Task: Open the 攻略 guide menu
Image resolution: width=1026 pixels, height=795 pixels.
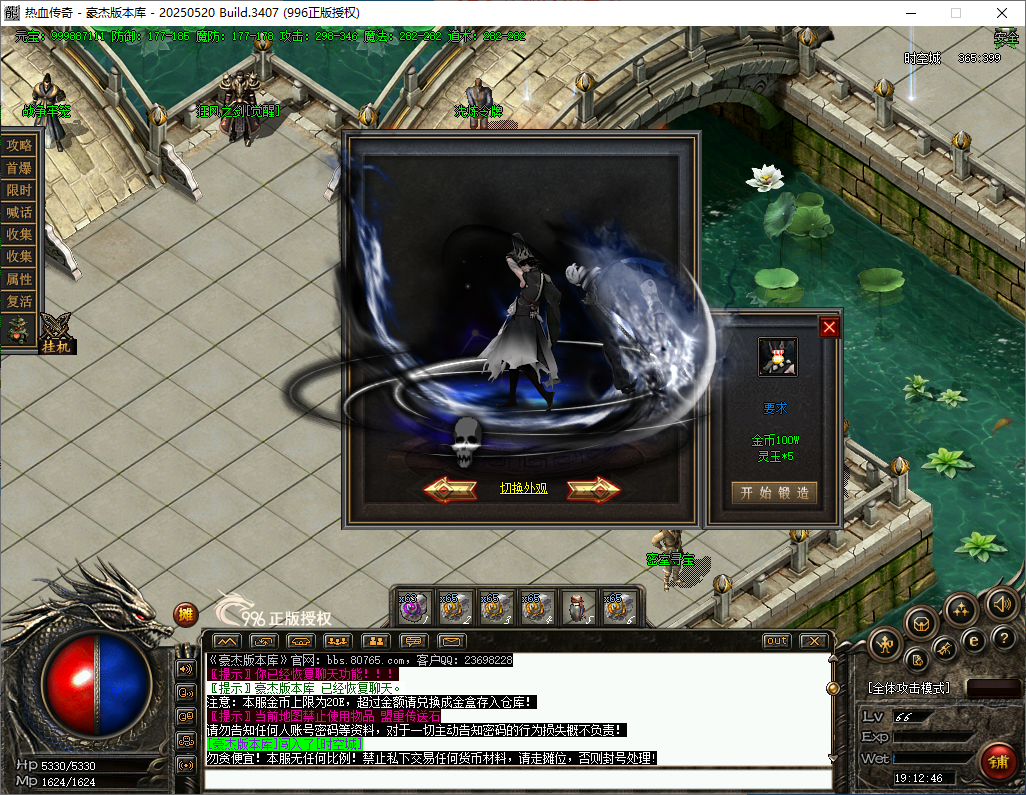Action: click(19, 145)
